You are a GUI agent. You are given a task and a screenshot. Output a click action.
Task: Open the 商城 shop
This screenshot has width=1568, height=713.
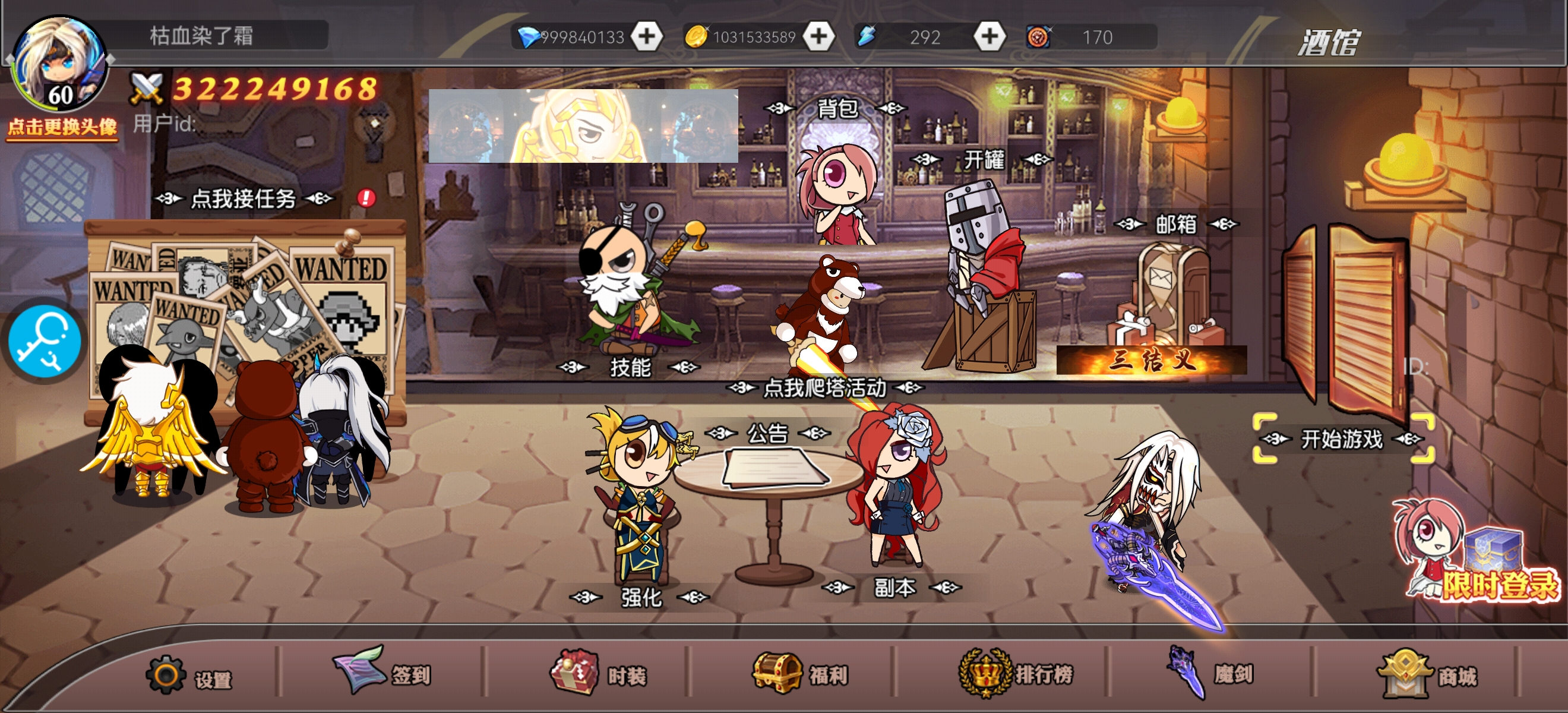click(1427, 674)
